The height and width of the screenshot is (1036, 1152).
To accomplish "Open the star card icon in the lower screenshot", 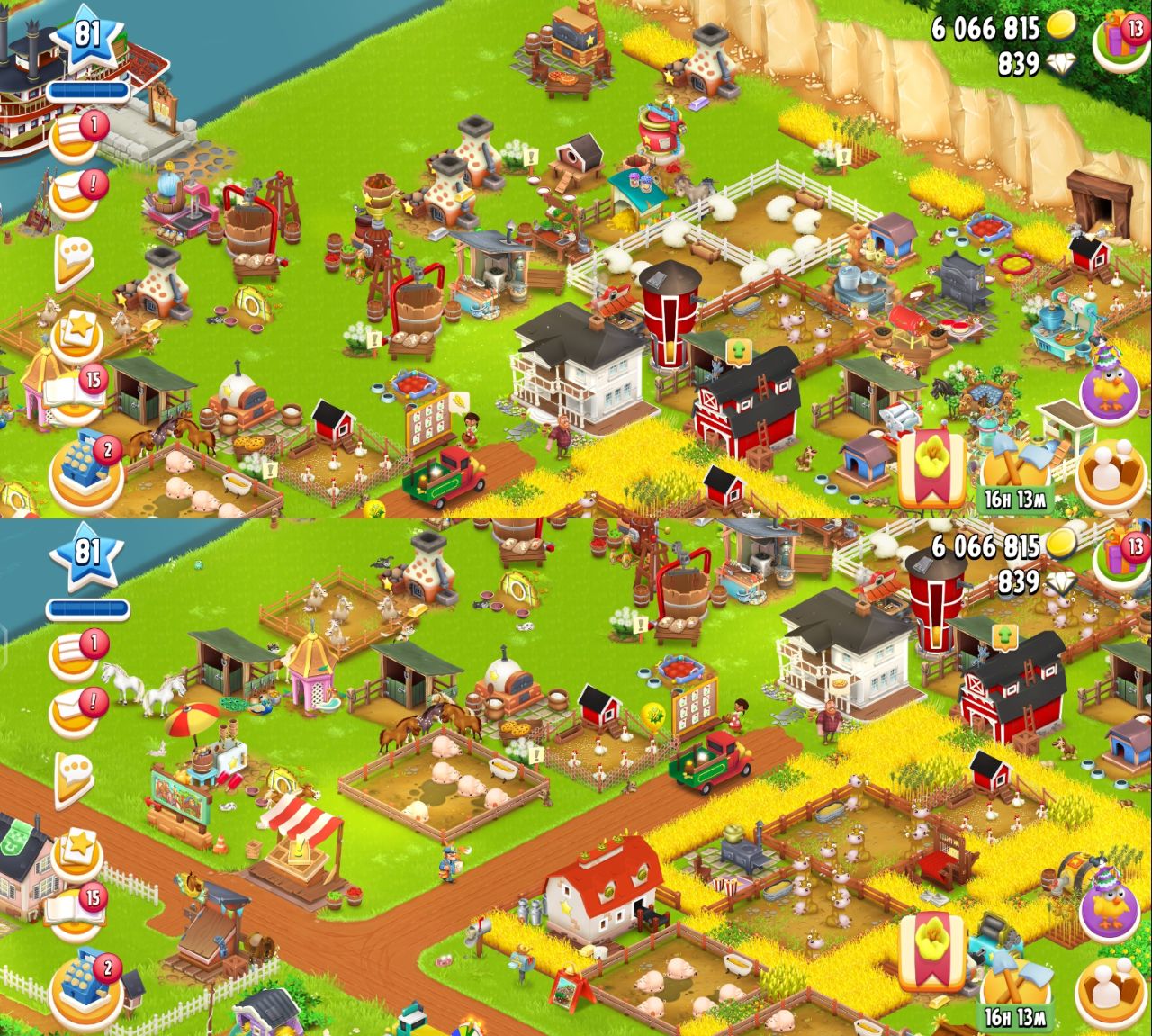I will coord(76,852).
